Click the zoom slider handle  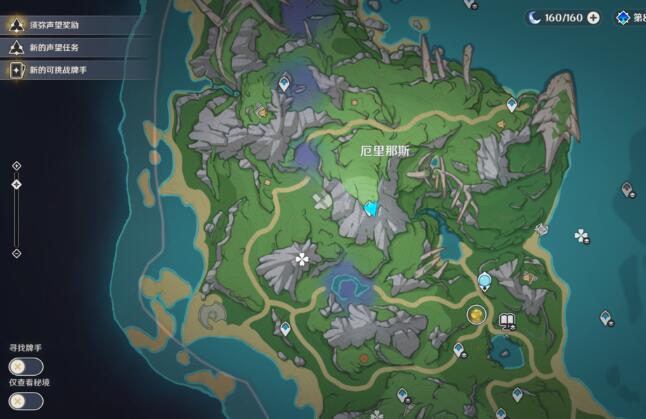[16, 184]
